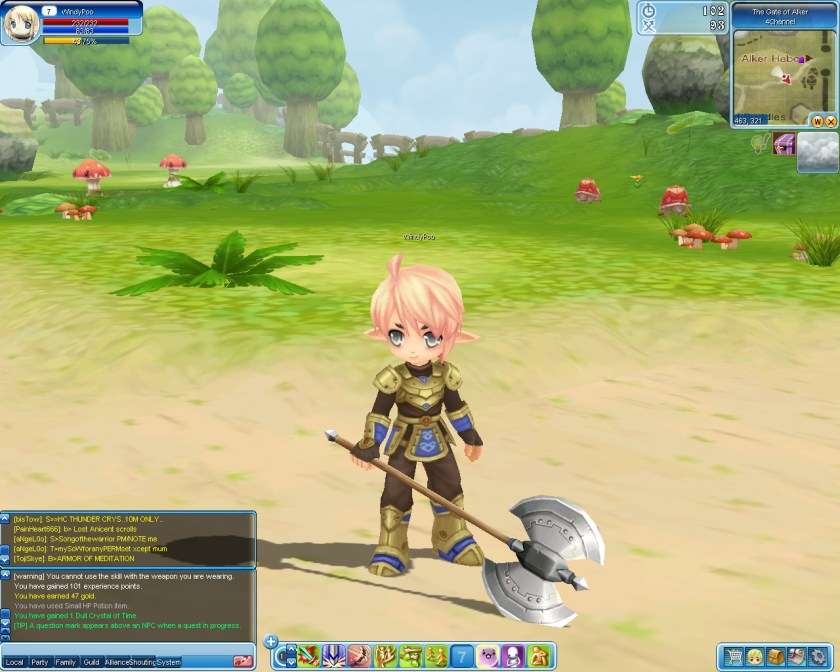The image size is (840, 672).
Task: Open the System chat tab
Action: 169,662
